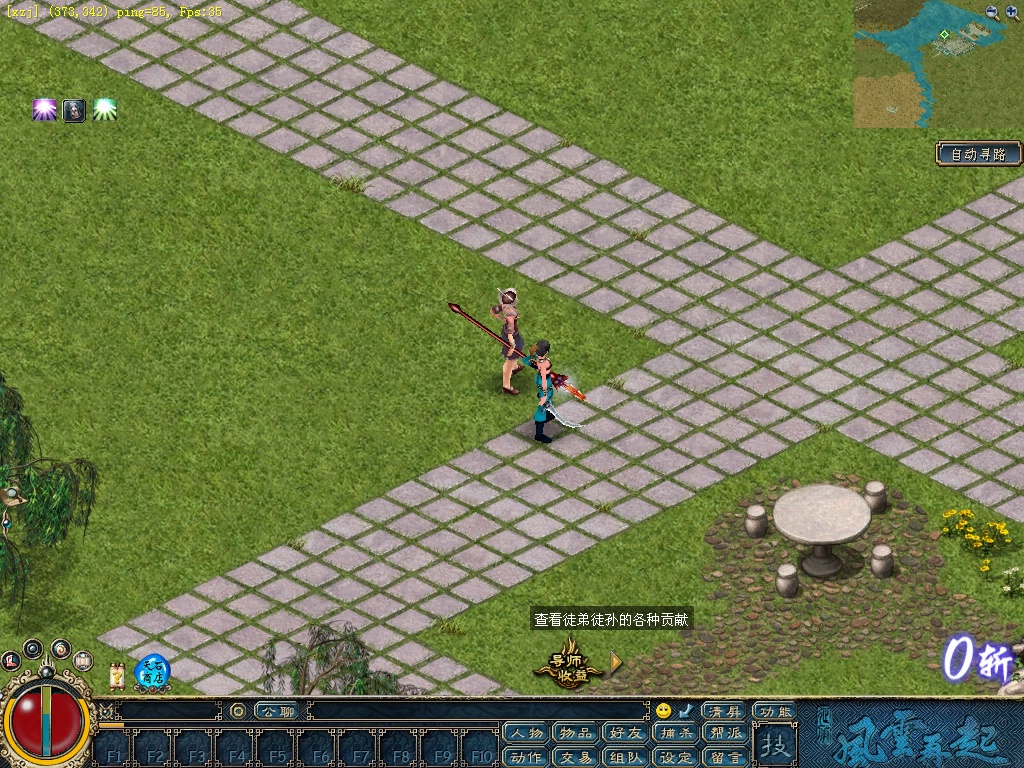1024x768 pixels.
Task: Open the 功能 function menu
Action: 775,711
